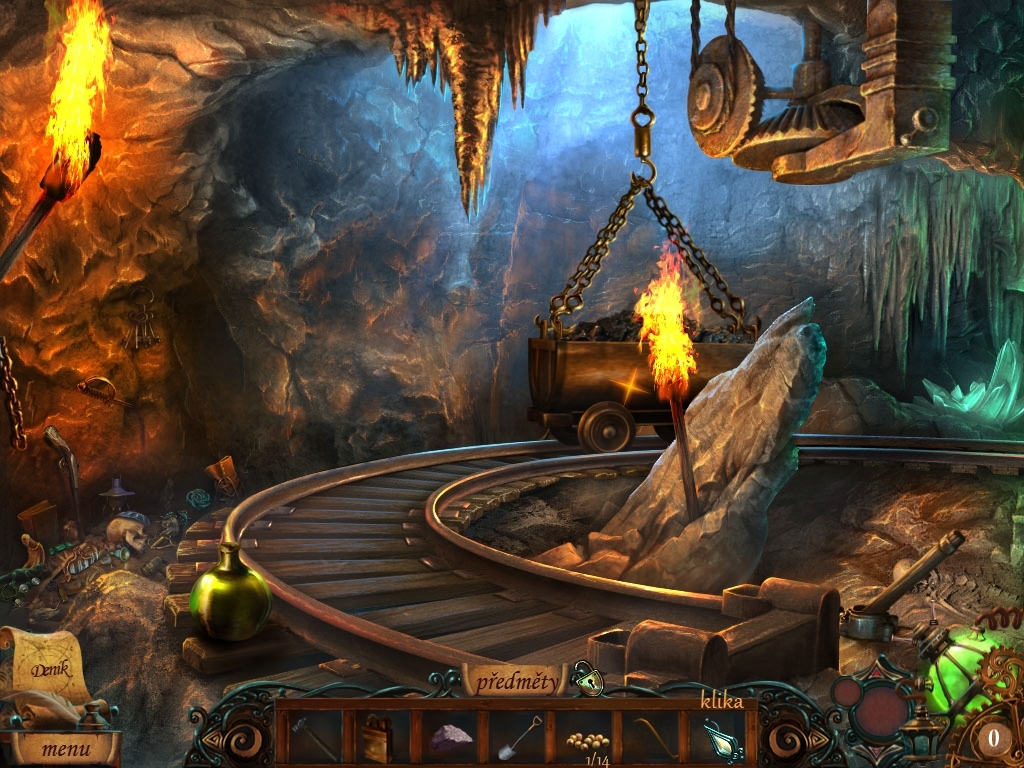Viewport: 1024px width, 768px height.
Task: Toggle the inventory padlock
Action: click(589, 680)
